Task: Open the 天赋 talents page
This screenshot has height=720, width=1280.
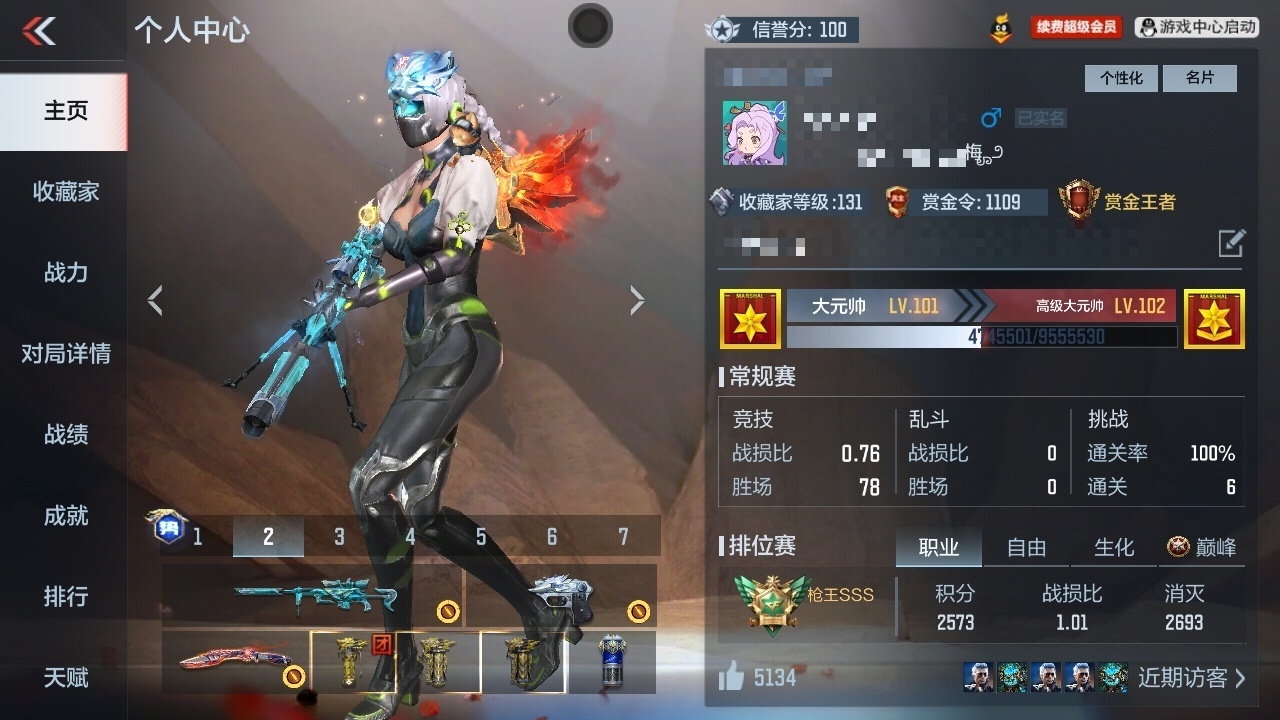Action: [65, 678]
